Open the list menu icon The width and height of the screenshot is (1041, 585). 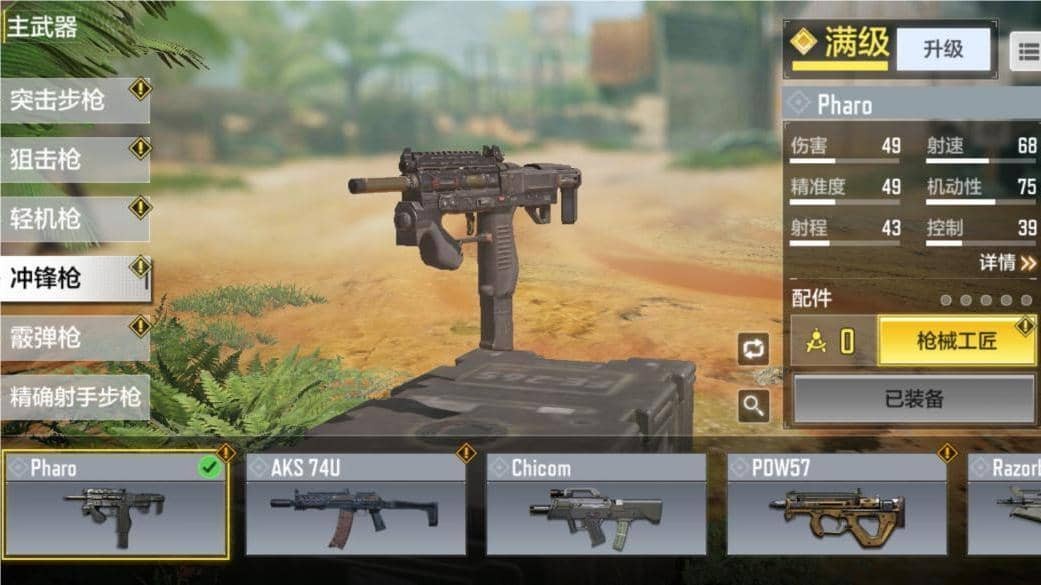(1027, 50)
